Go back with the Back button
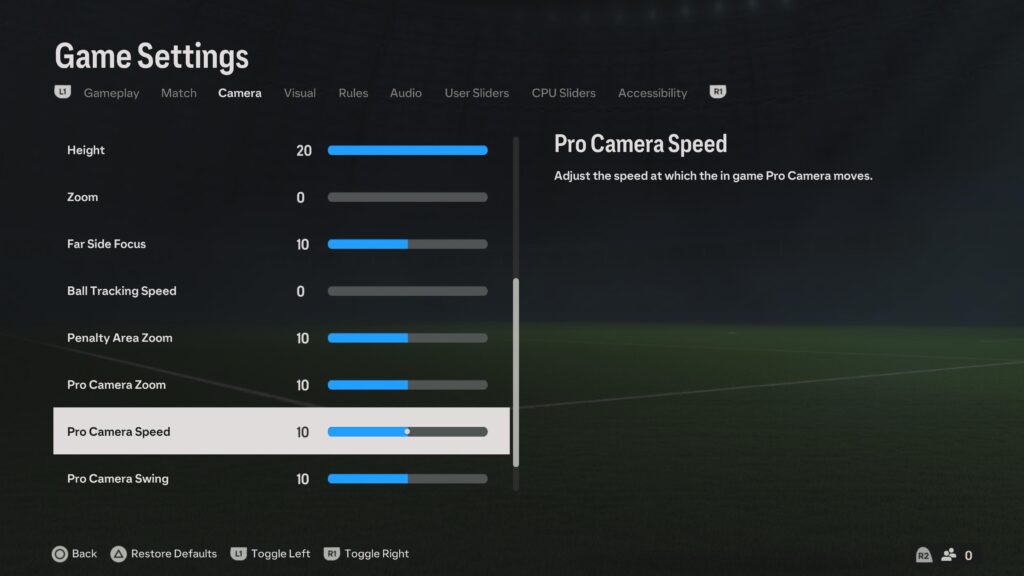Viewport: 1024px width, 576px height. [x=75, y=554]
